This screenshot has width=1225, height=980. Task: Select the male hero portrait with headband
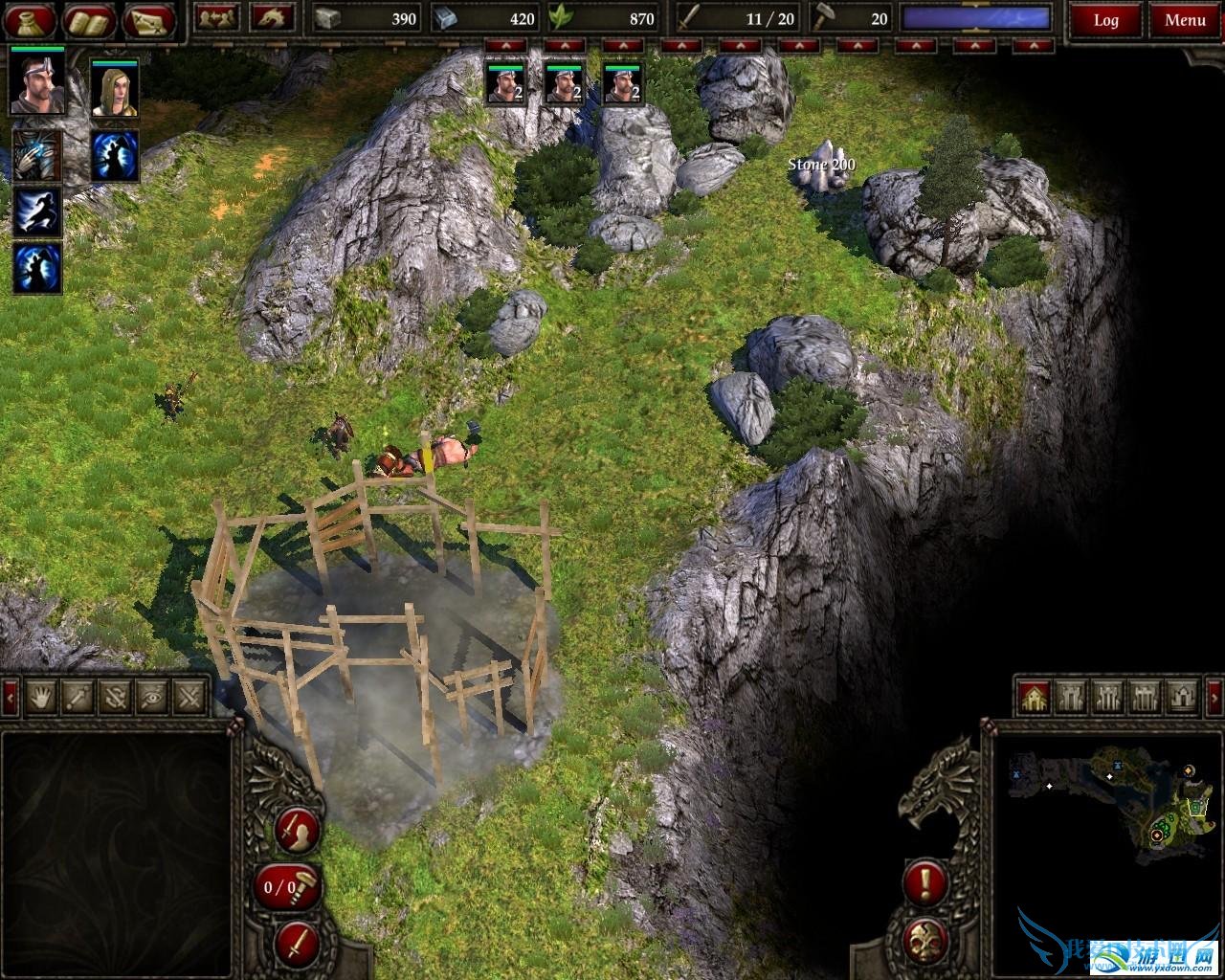pos(37,84)
